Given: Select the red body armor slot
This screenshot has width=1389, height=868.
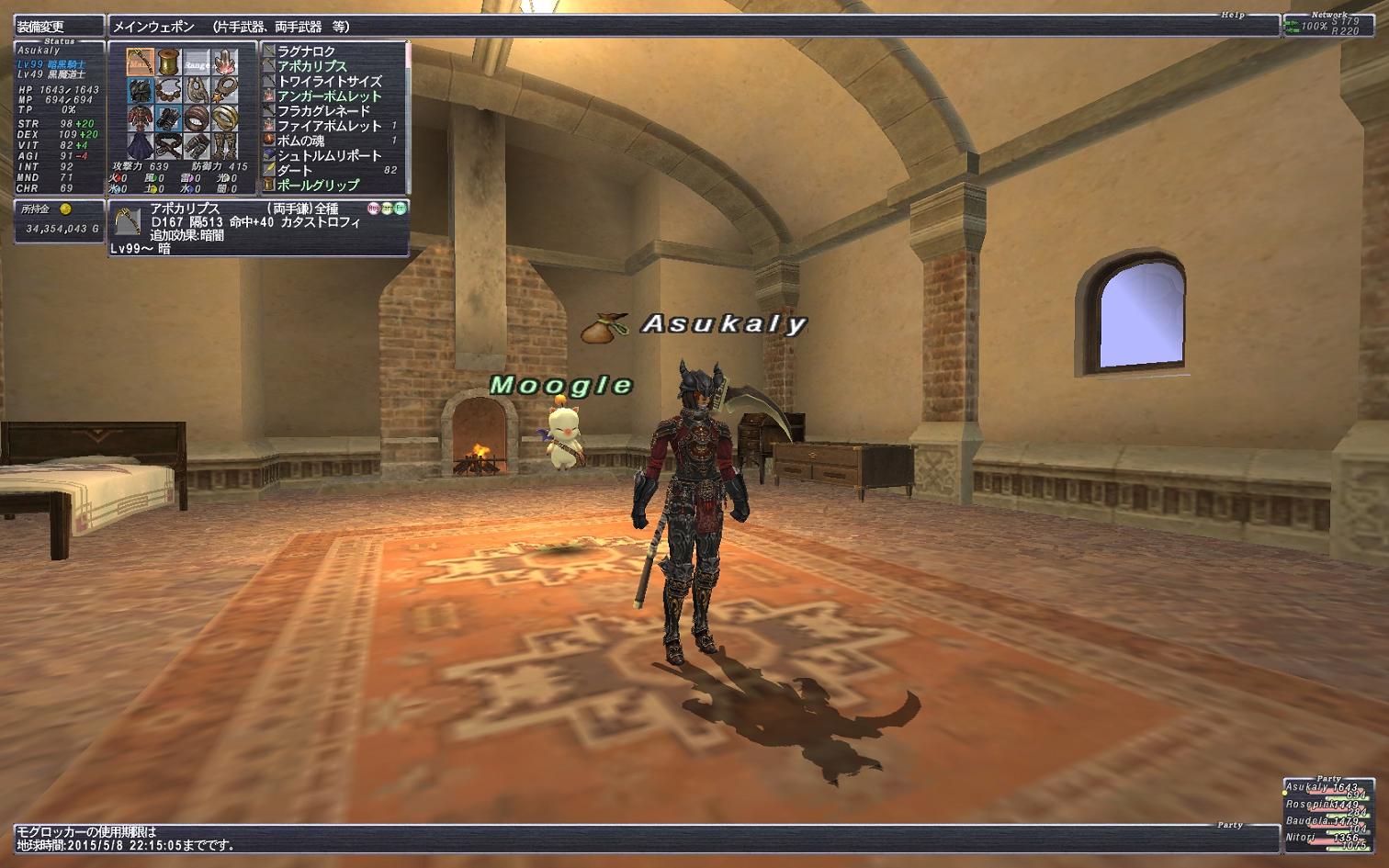Looking at the screenshot, I should (141, 118).
